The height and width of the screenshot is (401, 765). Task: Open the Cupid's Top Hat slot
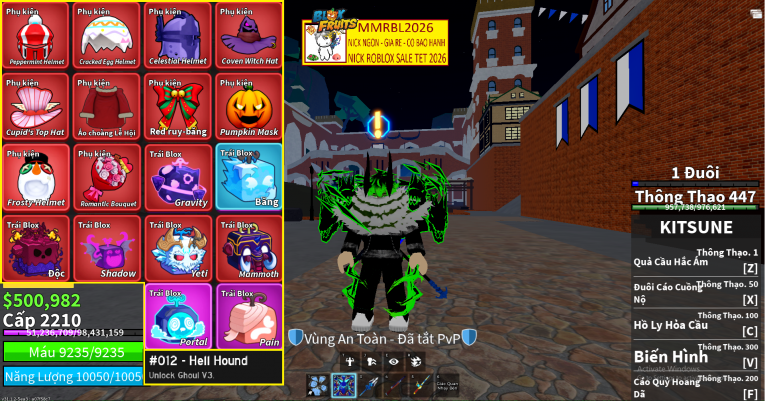36,107
